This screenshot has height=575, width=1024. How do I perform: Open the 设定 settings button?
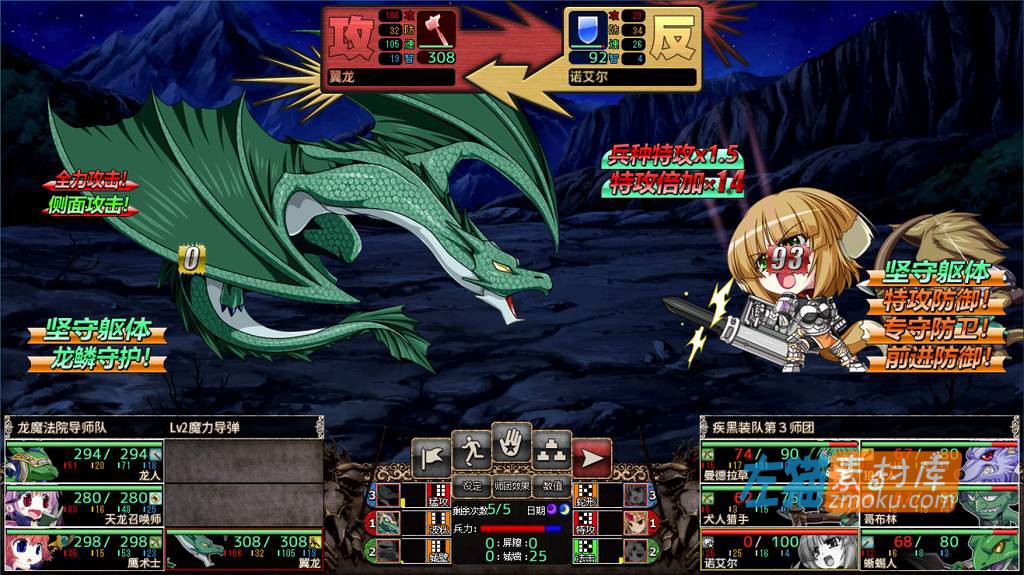[x=472, y=487]
